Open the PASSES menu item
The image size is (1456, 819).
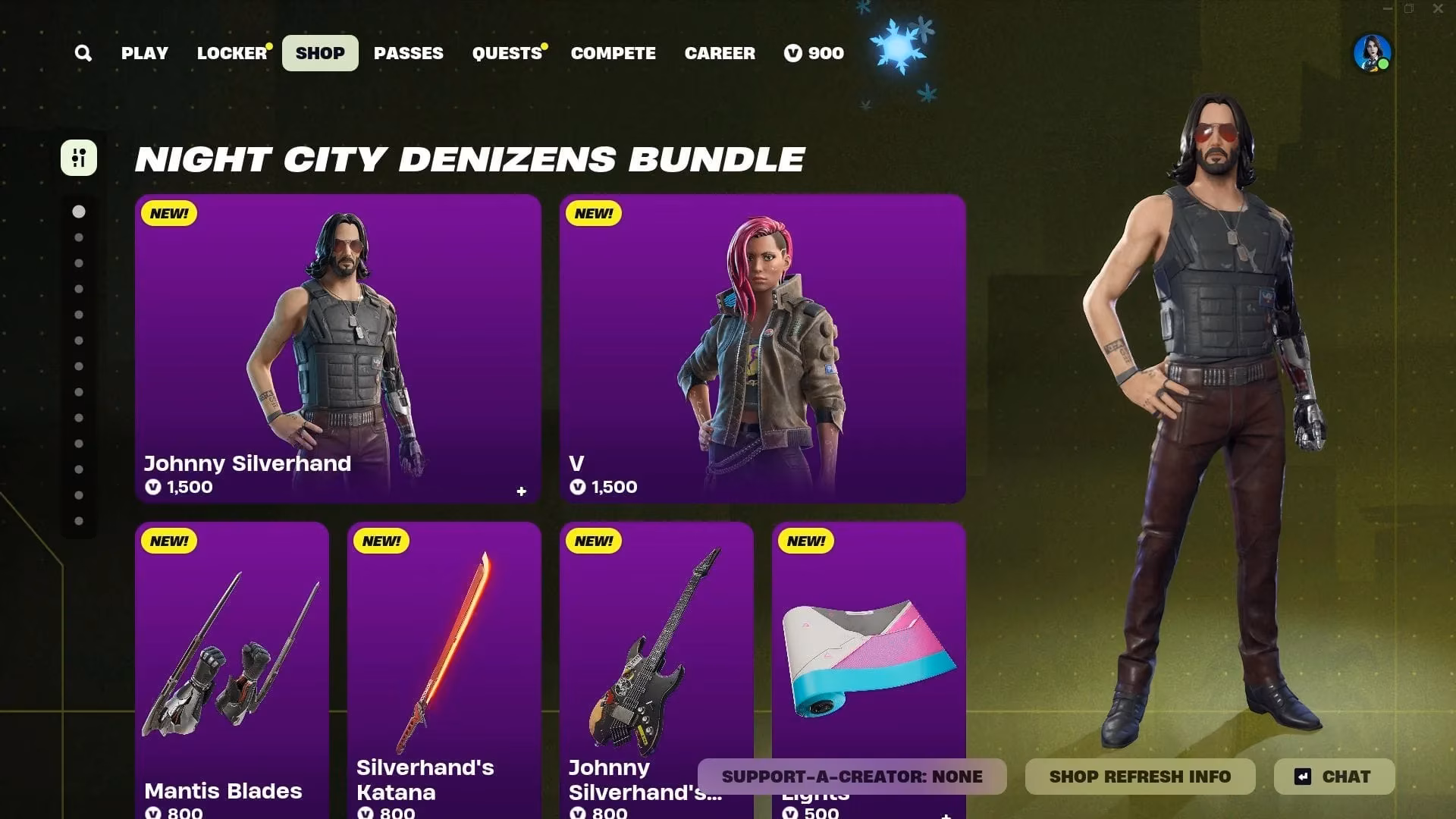[x=408, y=53]
